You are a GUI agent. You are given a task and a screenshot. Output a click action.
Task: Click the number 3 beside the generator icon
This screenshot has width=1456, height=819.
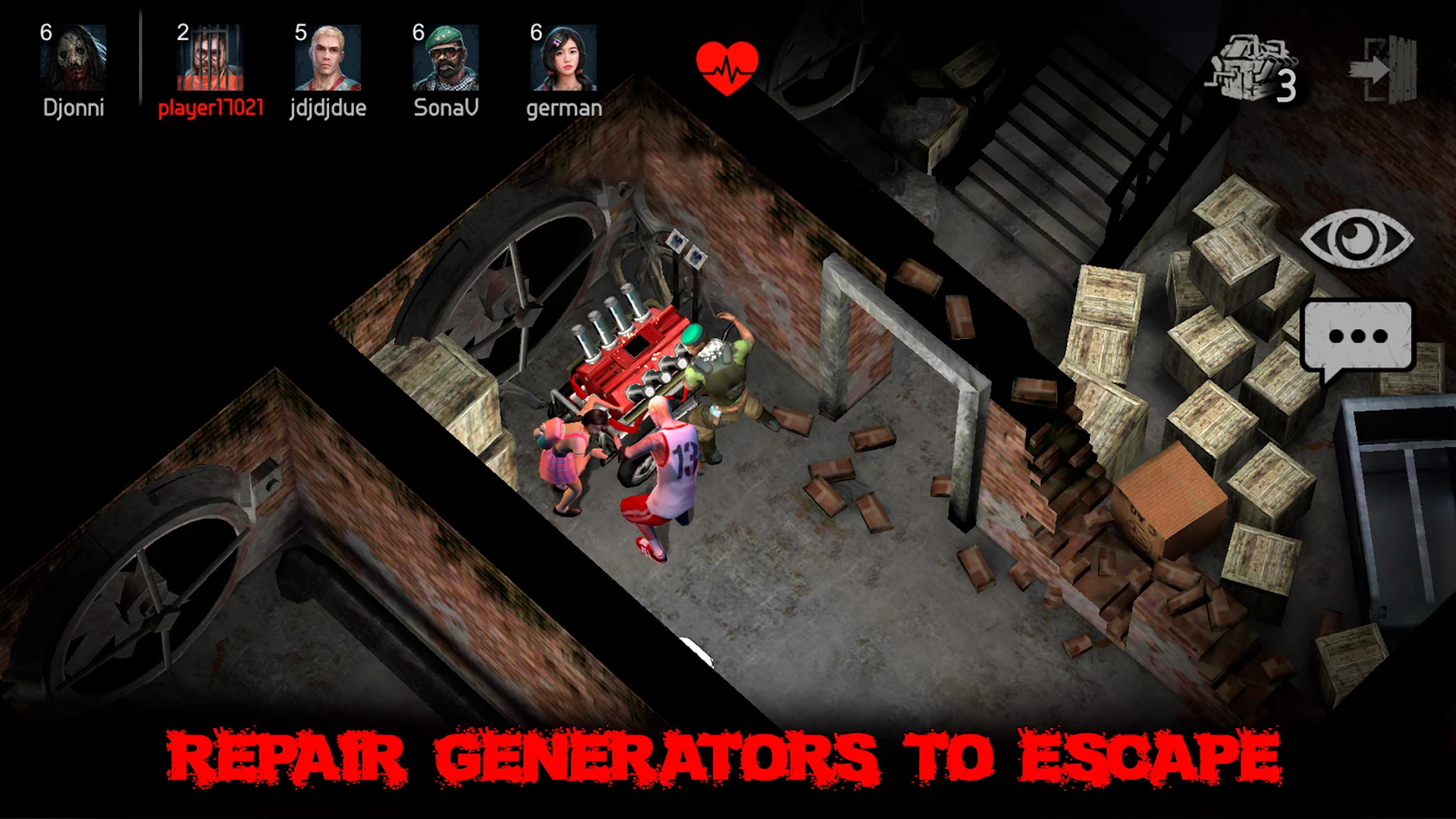pos(1287,85)
